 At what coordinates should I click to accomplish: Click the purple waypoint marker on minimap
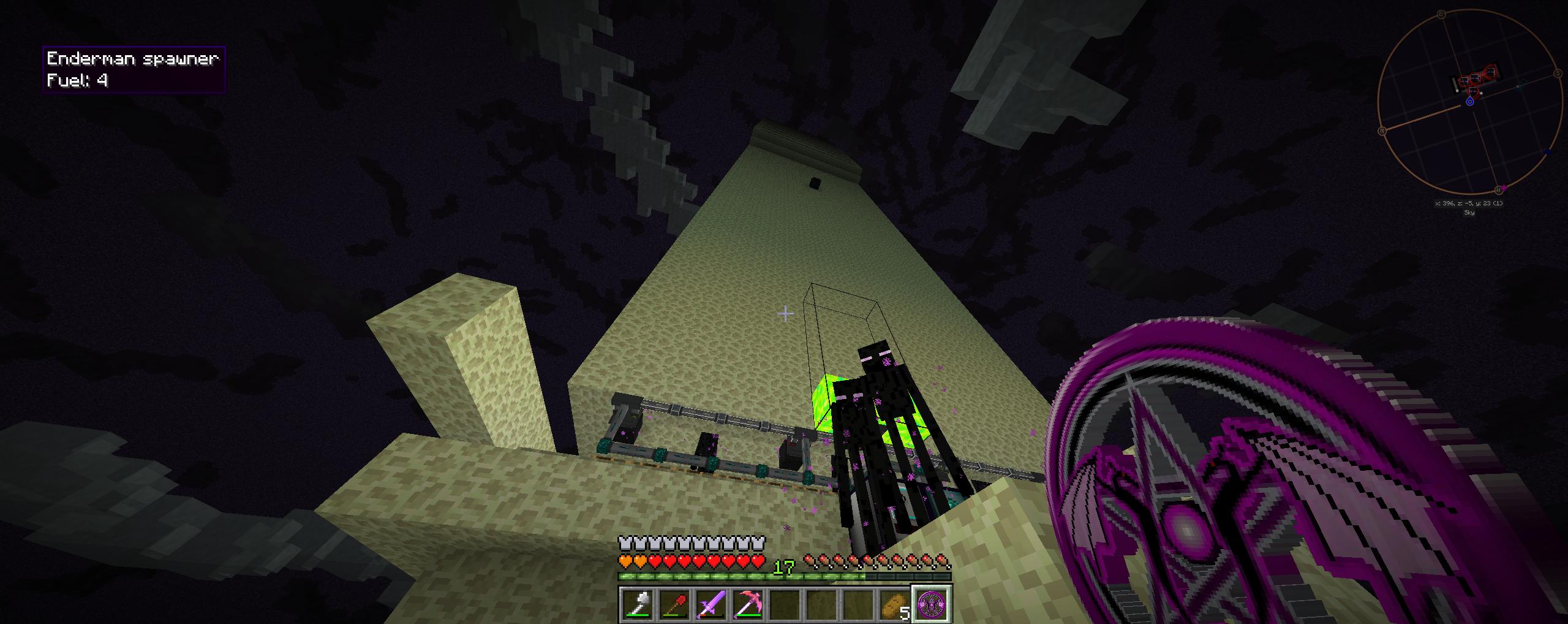1504,188
